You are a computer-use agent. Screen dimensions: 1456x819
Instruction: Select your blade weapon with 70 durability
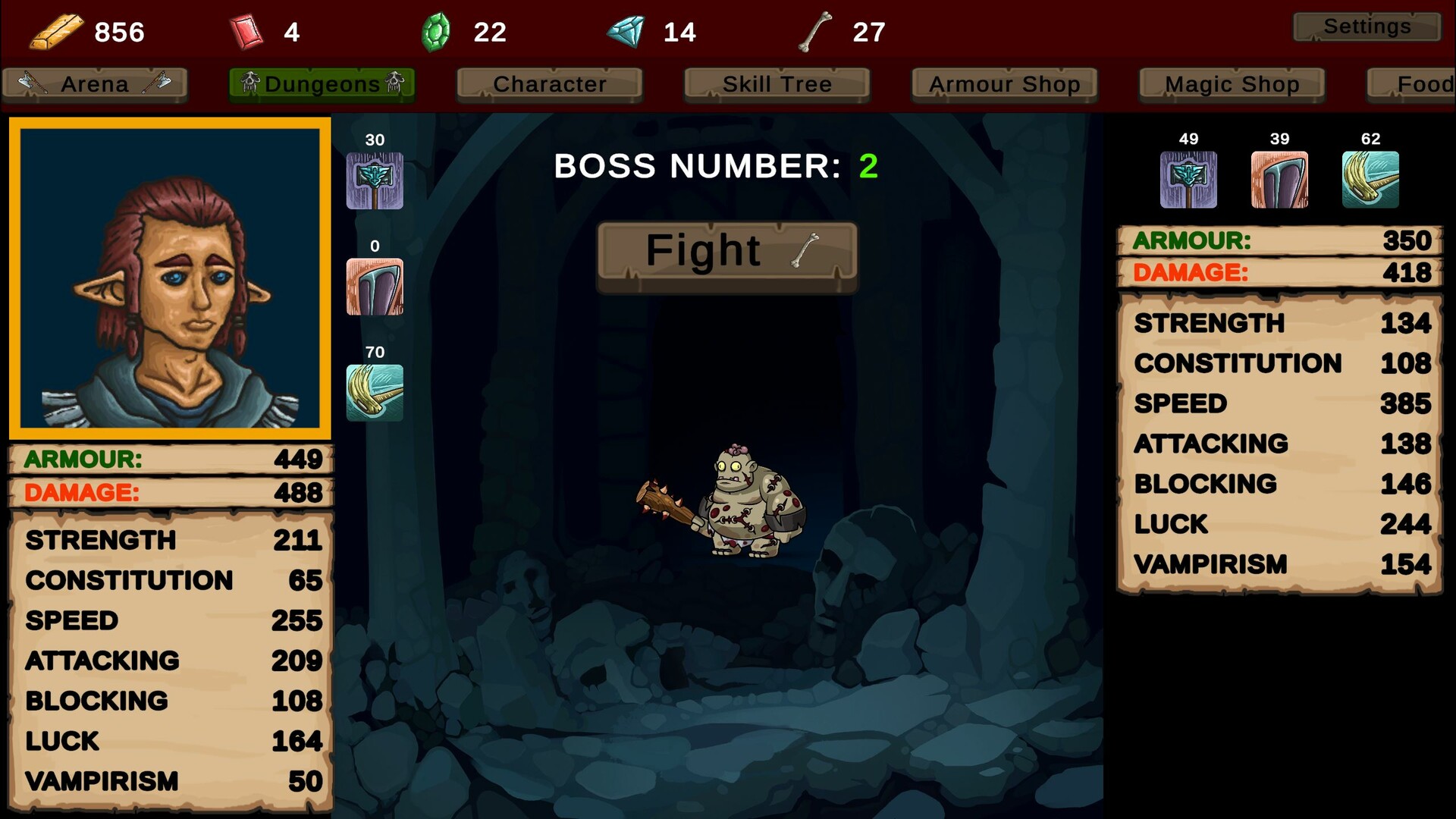pyautogui.click(x=375, y=393)
